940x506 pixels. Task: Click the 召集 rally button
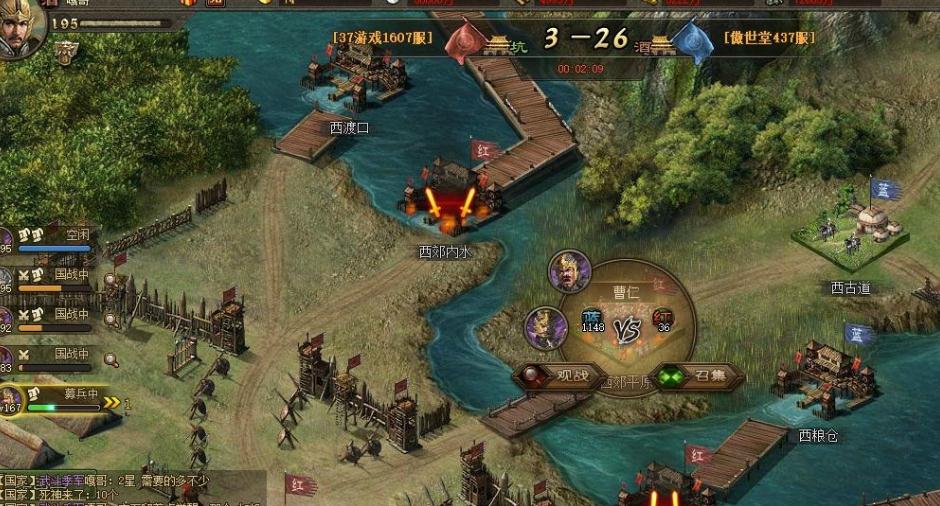700,376
